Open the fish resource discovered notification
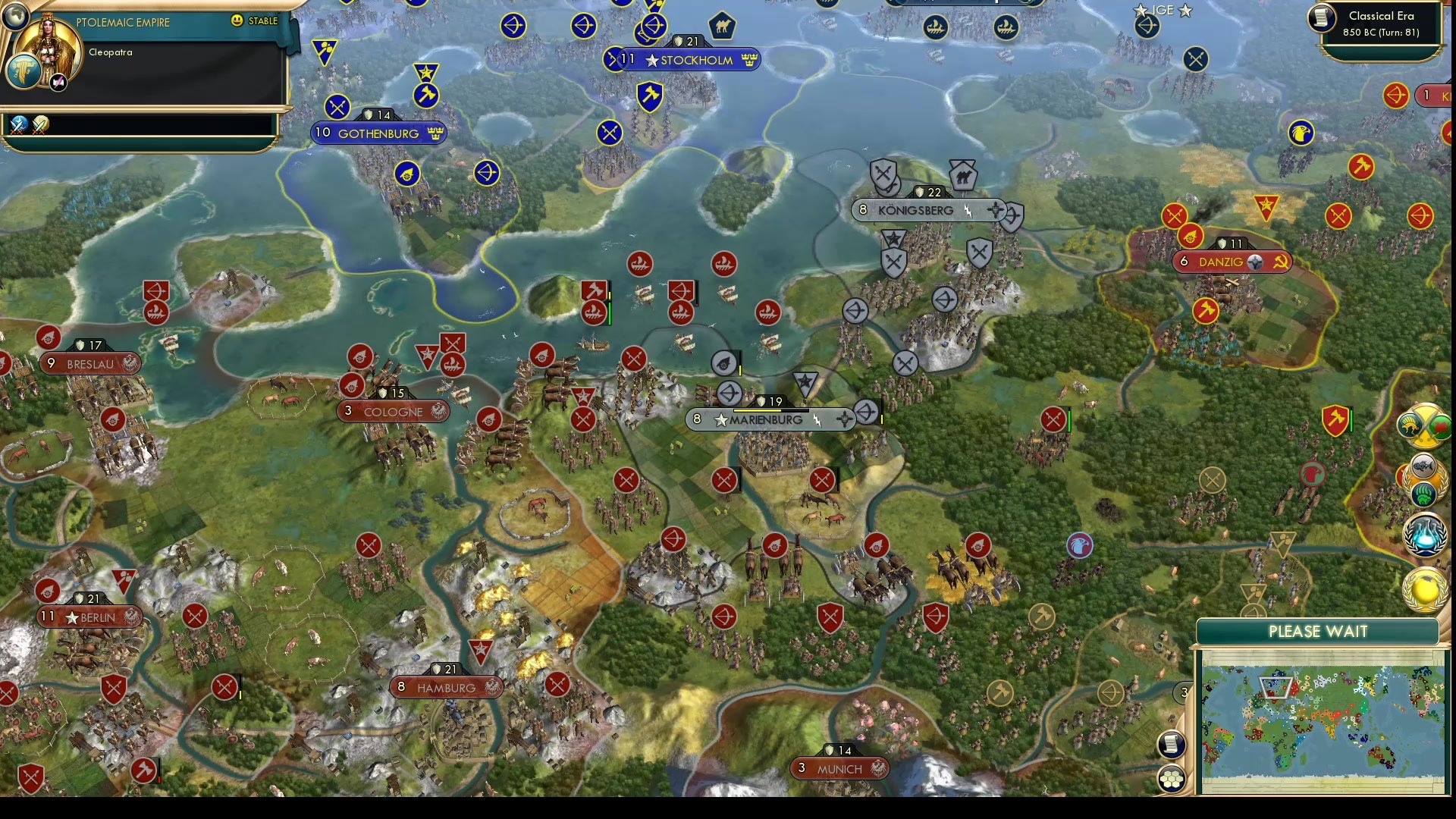The width and height of the screenshot is (1456, 819). click(x=1423, y=465)
